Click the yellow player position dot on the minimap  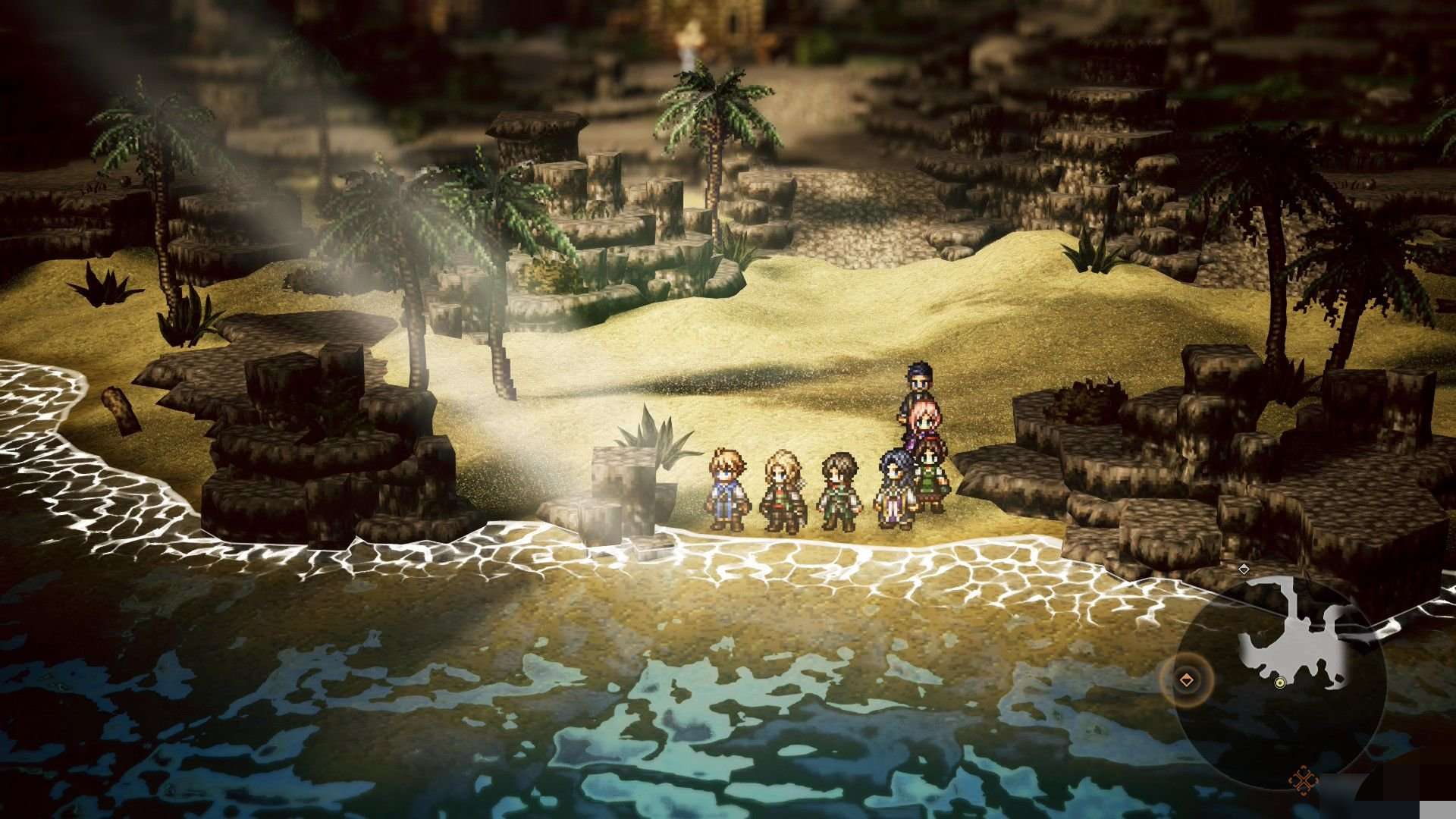pos(1279,683)
